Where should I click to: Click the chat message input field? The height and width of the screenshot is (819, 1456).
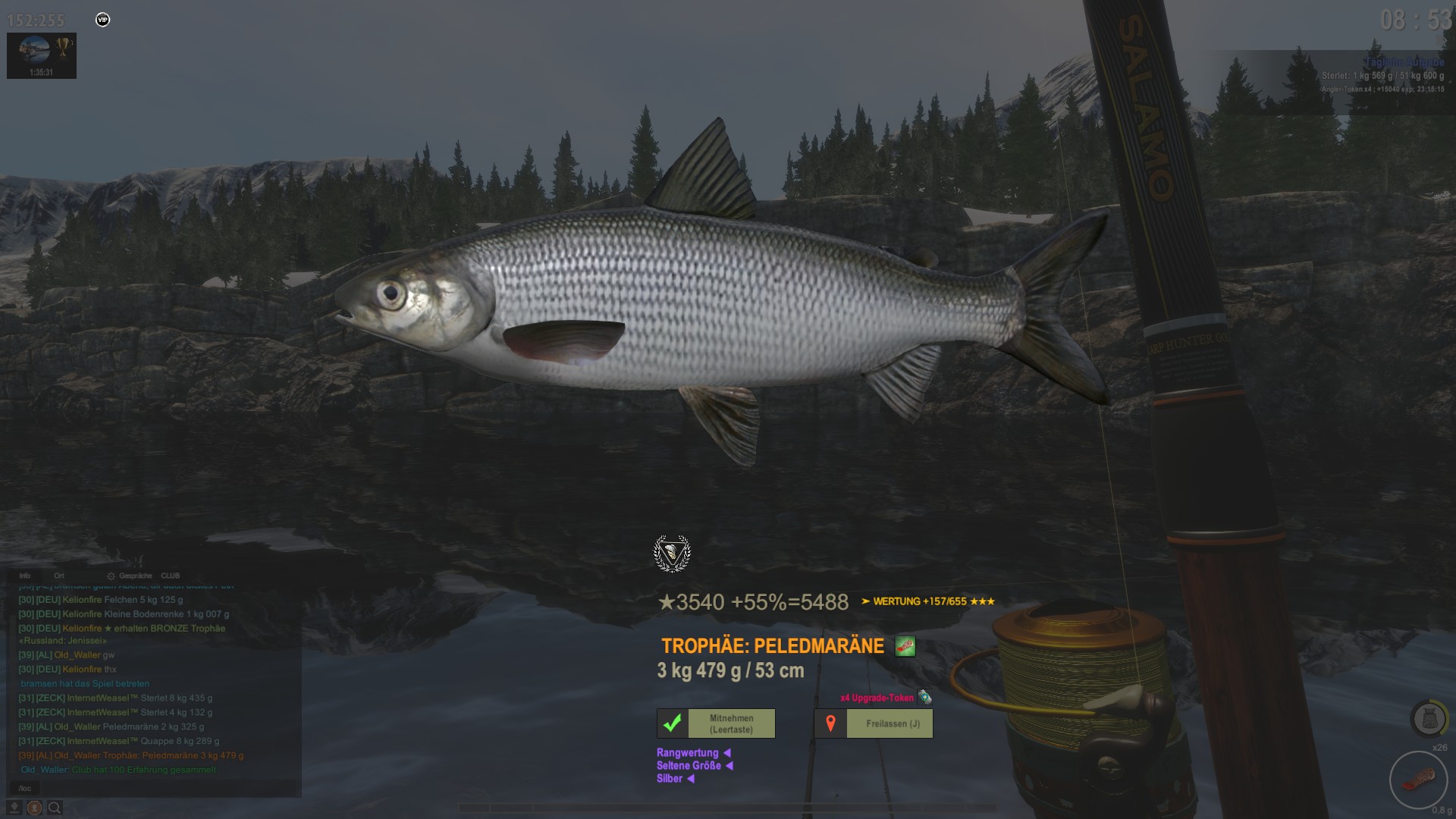tap(152, 788)
